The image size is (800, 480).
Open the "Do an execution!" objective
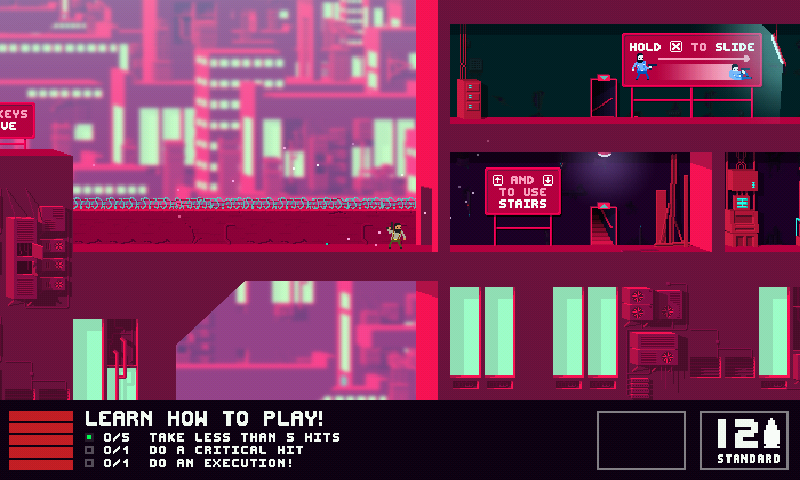pyautogui.click(x=221, y=463)
